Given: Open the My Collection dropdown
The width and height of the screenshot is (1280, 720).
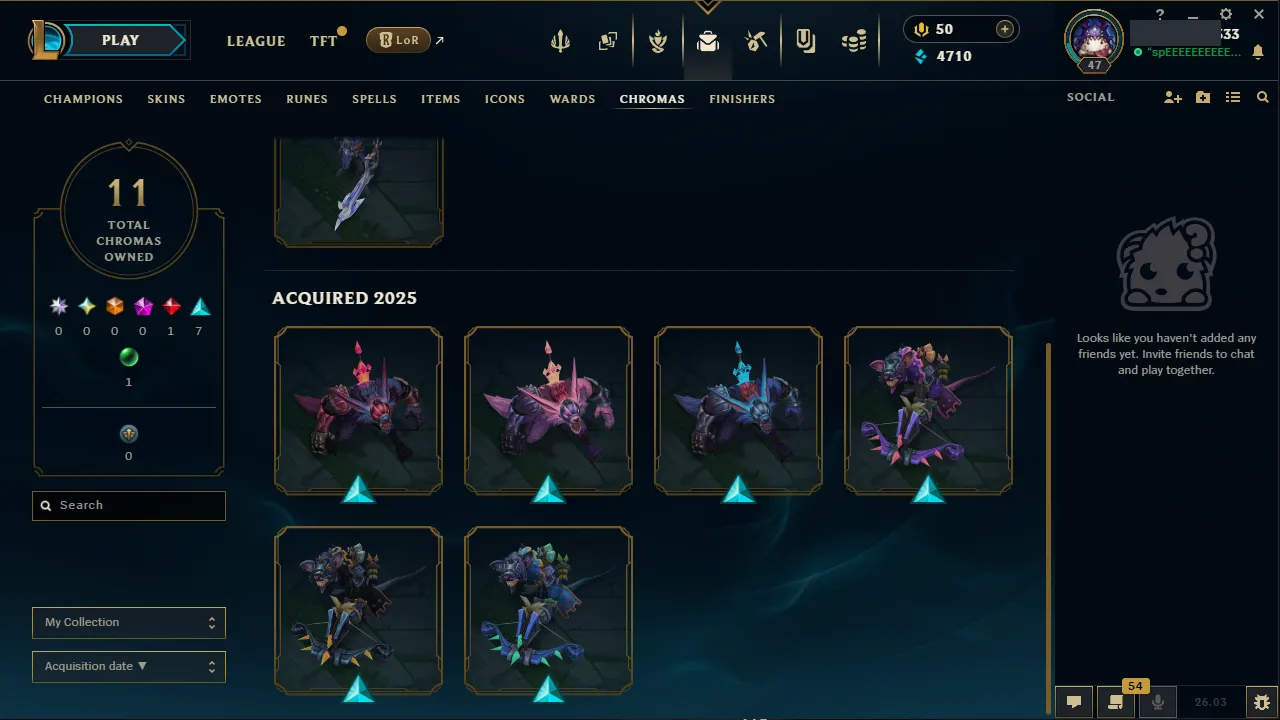Looking at the screenshot, I should coord(128,622).
